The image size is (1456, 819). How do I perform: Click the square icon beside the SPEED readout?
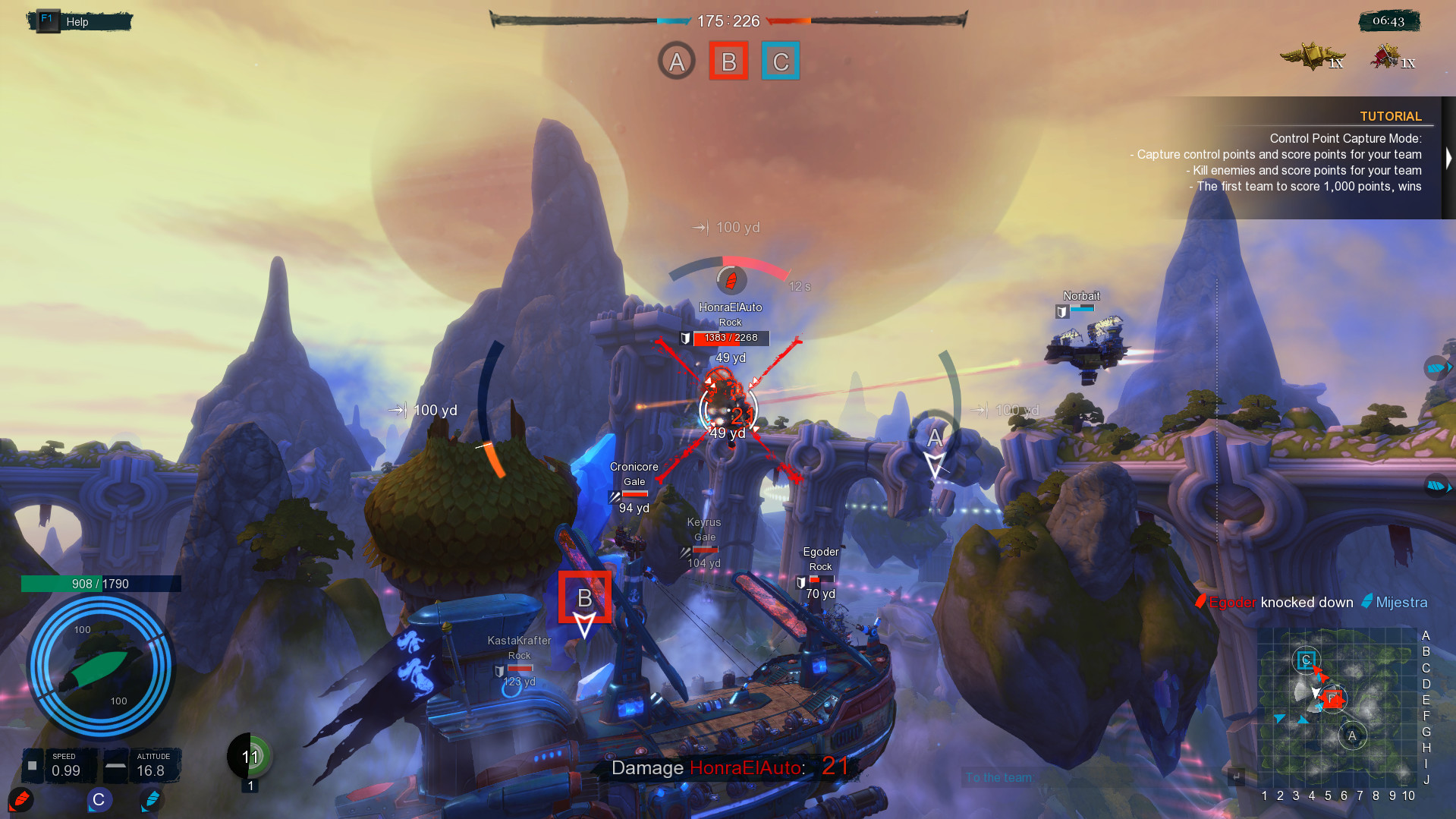tap(31, 766)
